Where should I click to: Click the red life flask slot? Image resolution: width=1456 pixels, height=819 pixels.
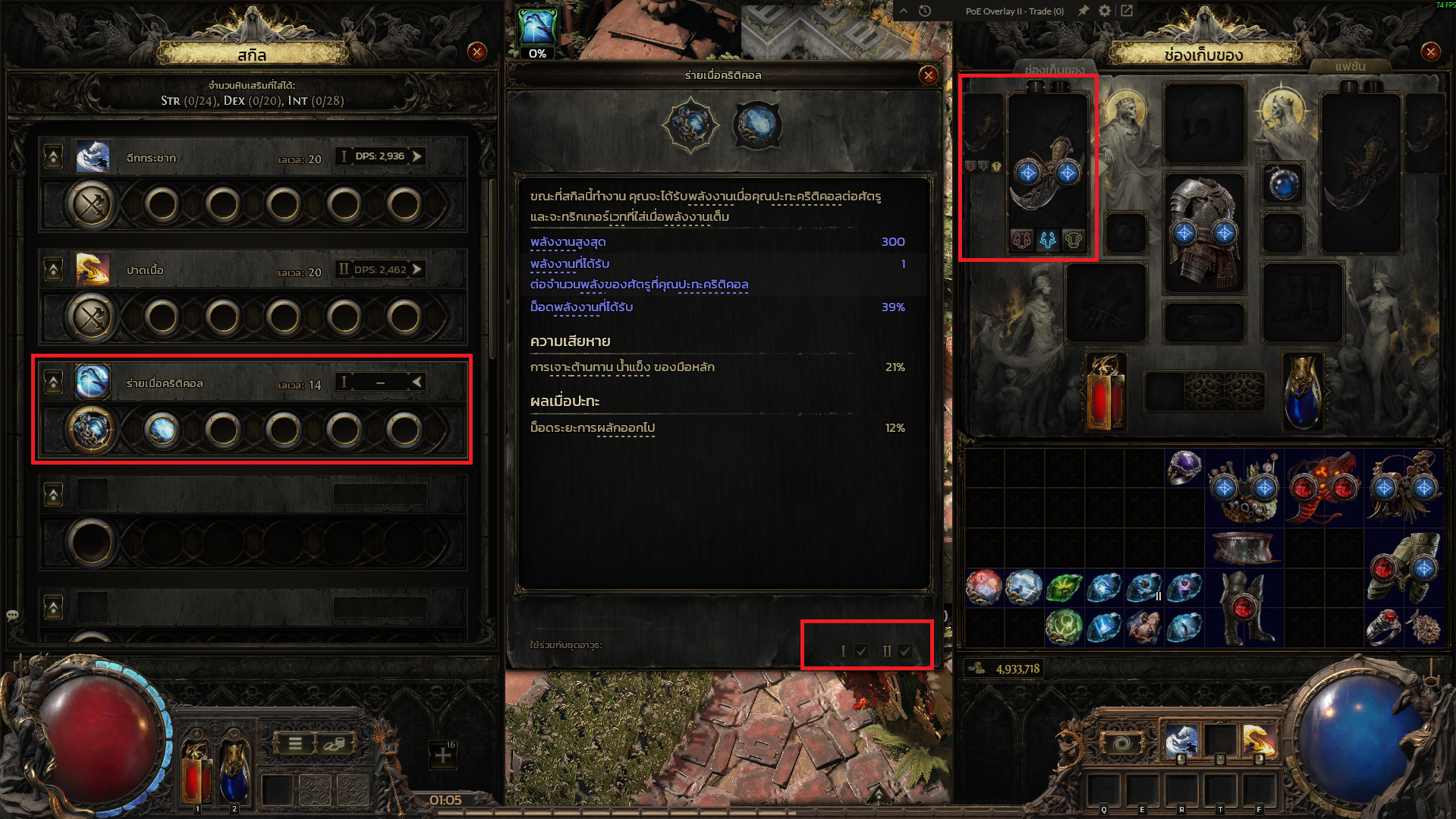click(1105, 392)
